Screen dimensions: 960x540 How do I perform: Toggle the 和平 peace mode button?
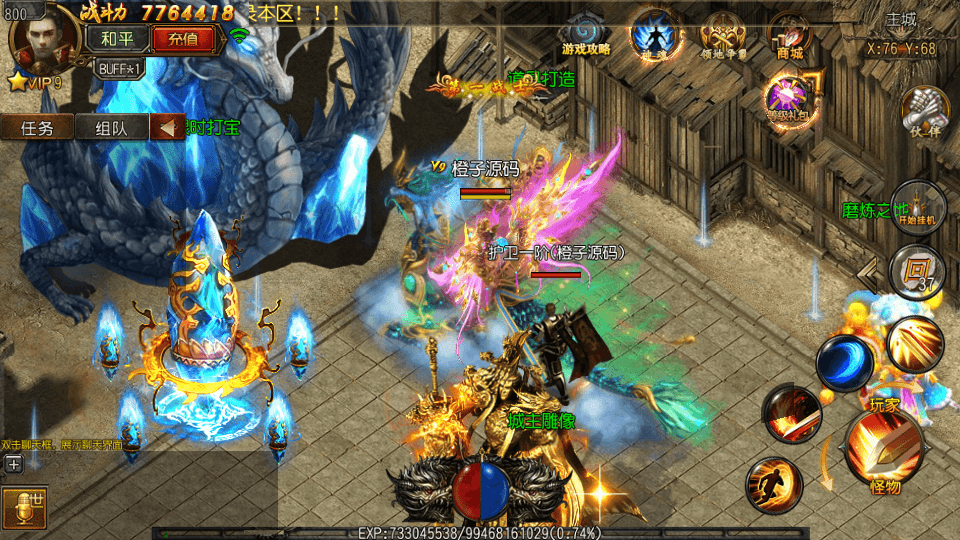(122, 39)
